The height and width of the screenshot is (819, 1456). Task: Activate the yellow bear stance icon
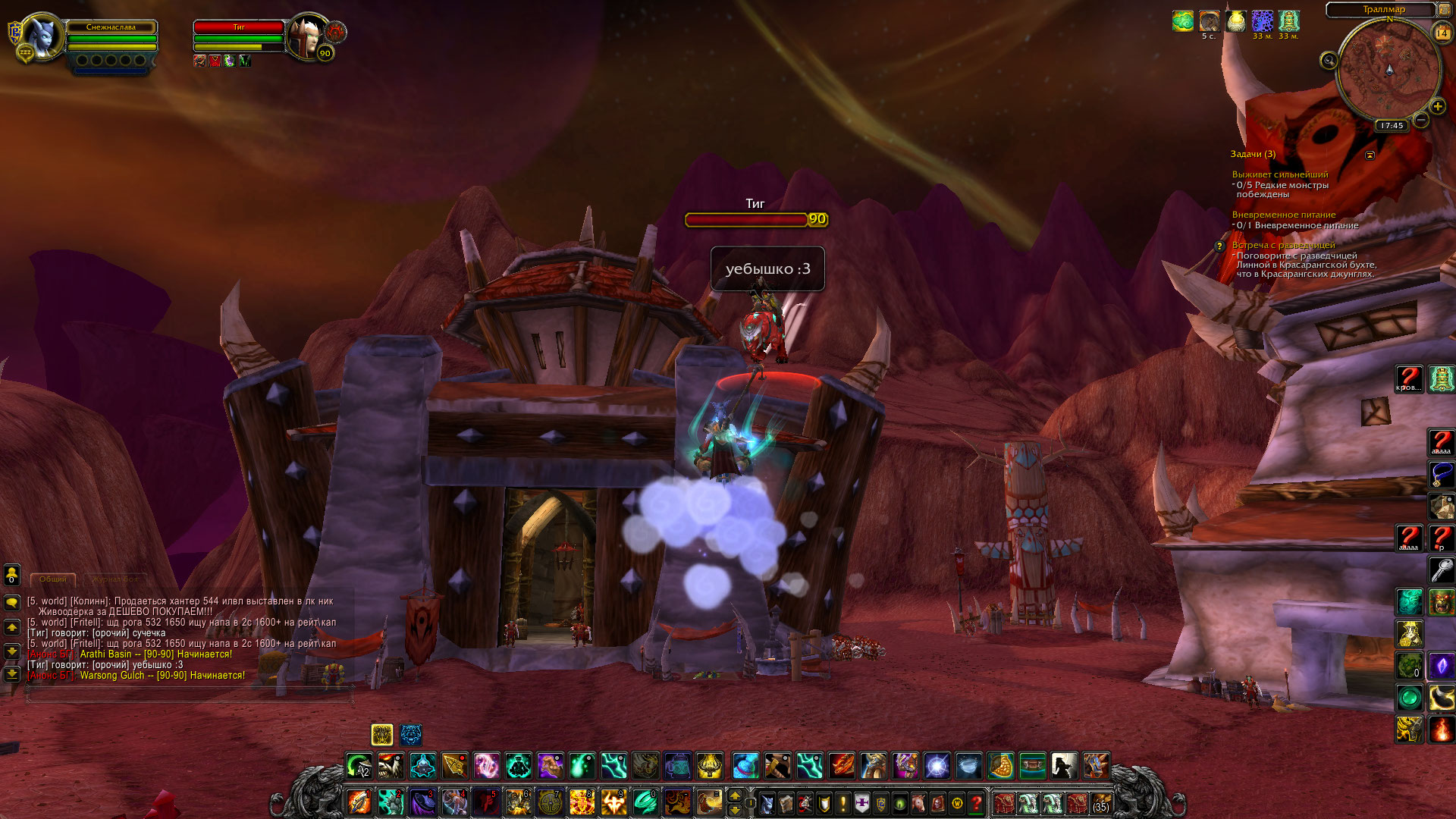click(382, 734)
